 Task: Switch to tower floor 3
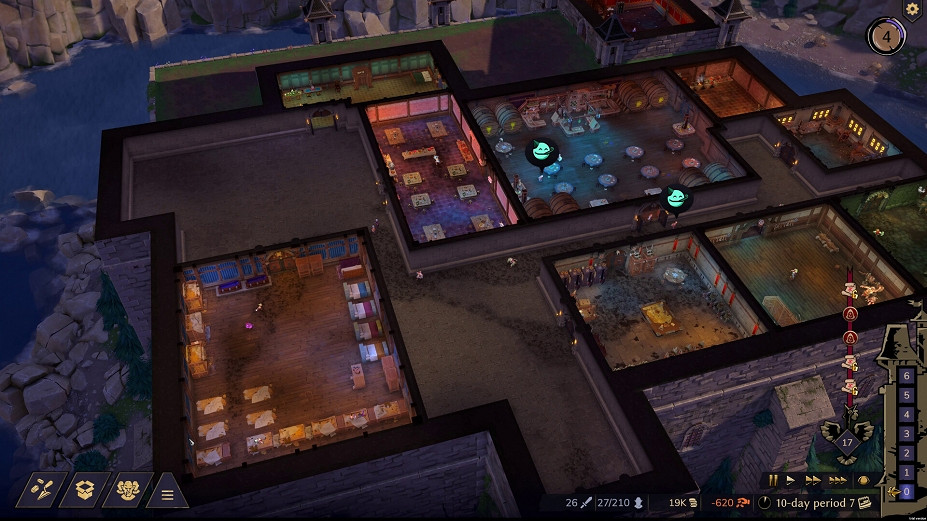[906, 433]
